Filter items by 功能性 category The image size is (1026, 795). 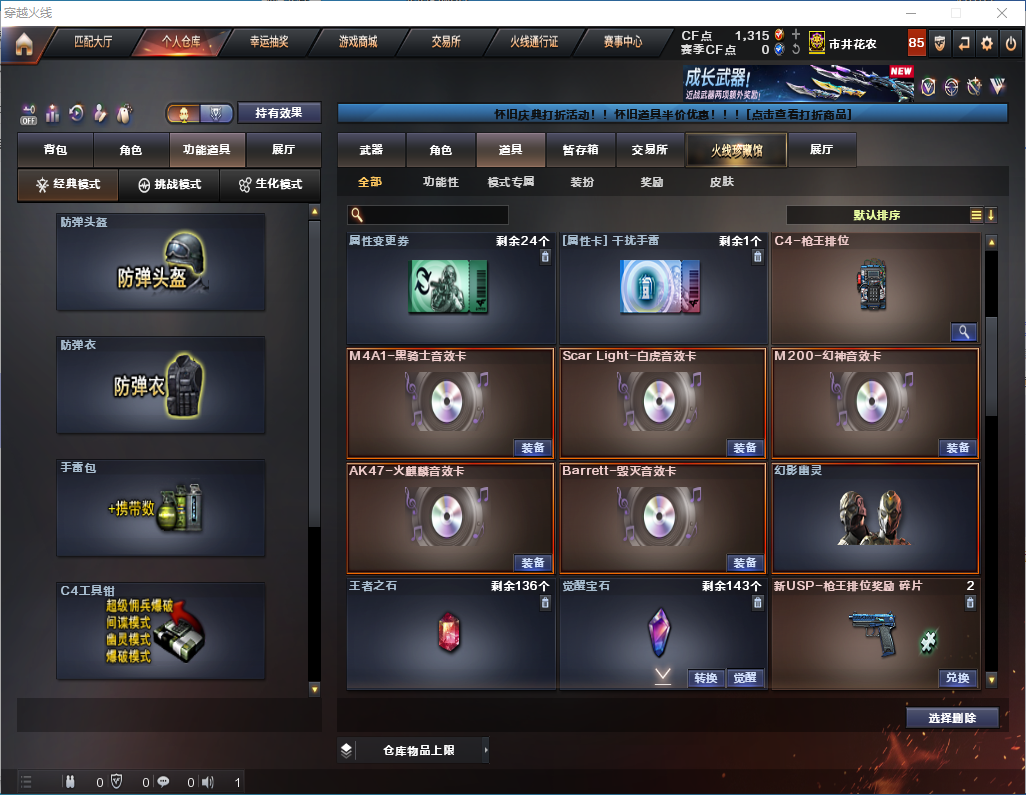pyautogui.click(x=440, y=182)
